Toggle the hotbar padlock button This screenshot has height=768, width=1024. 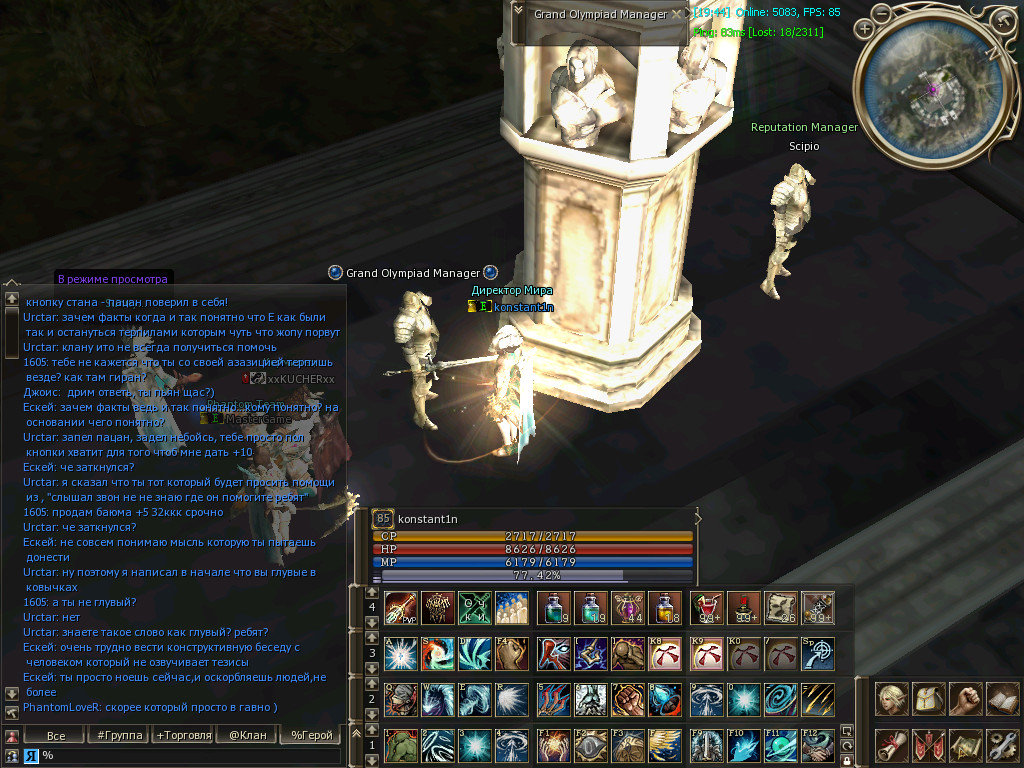pyautogui.click(x=846, y=760)
